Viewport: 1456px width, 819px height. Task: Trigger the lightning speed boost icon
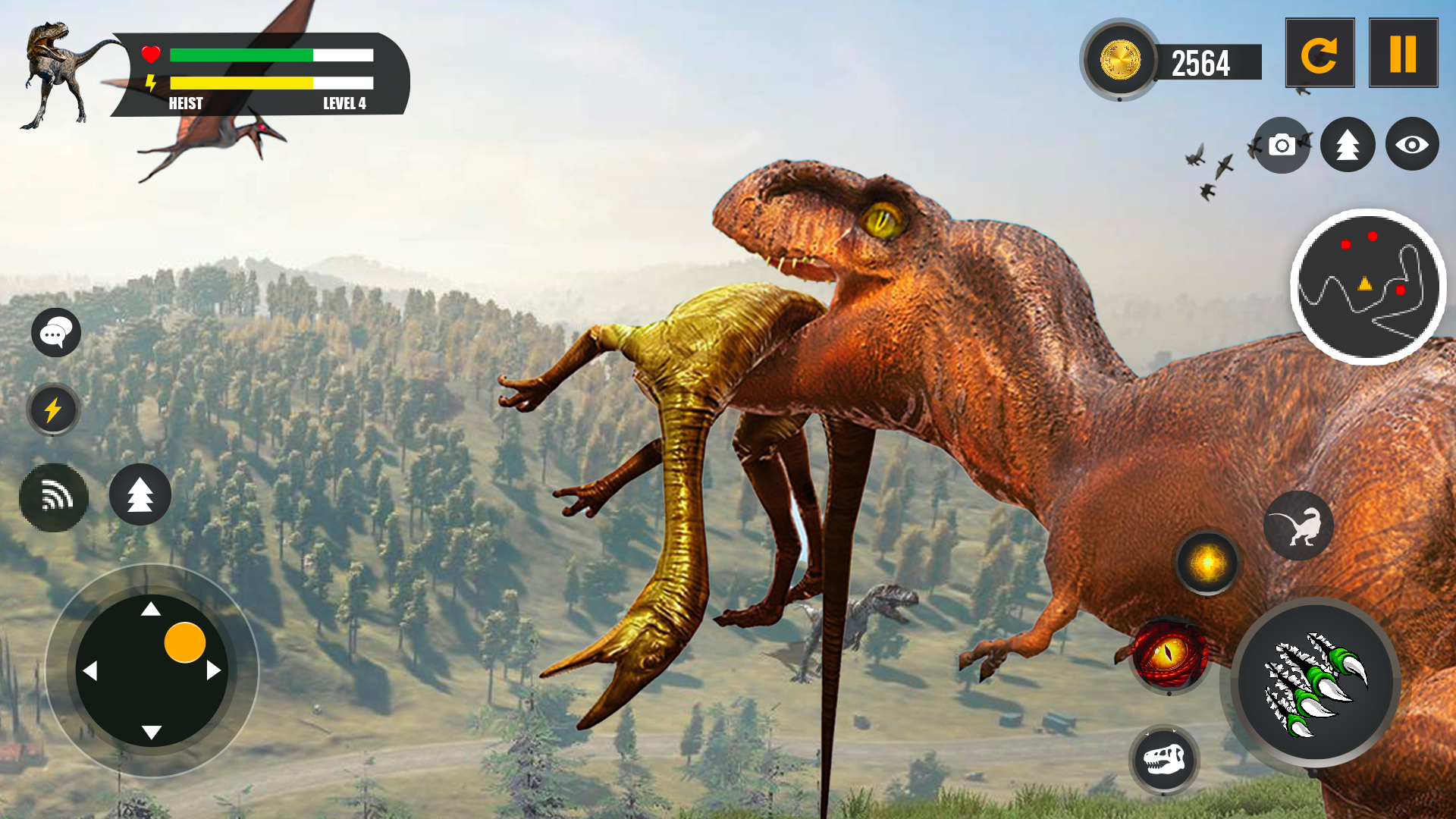click(x=53, y=410)
